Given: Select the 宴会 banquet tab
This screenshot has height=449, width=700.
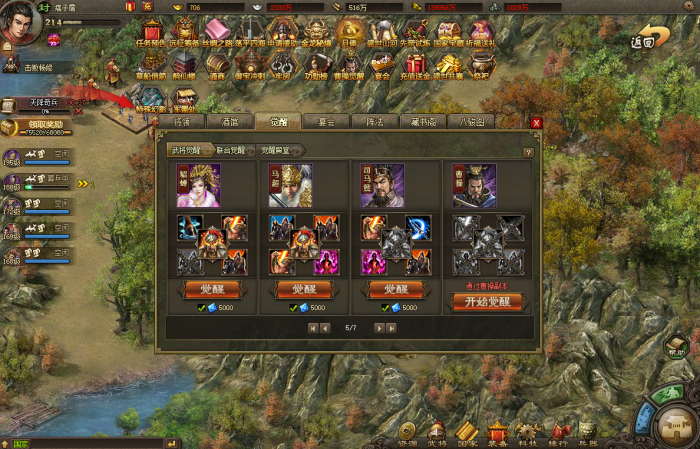Looking at the screenshot, I should [325, 122].
